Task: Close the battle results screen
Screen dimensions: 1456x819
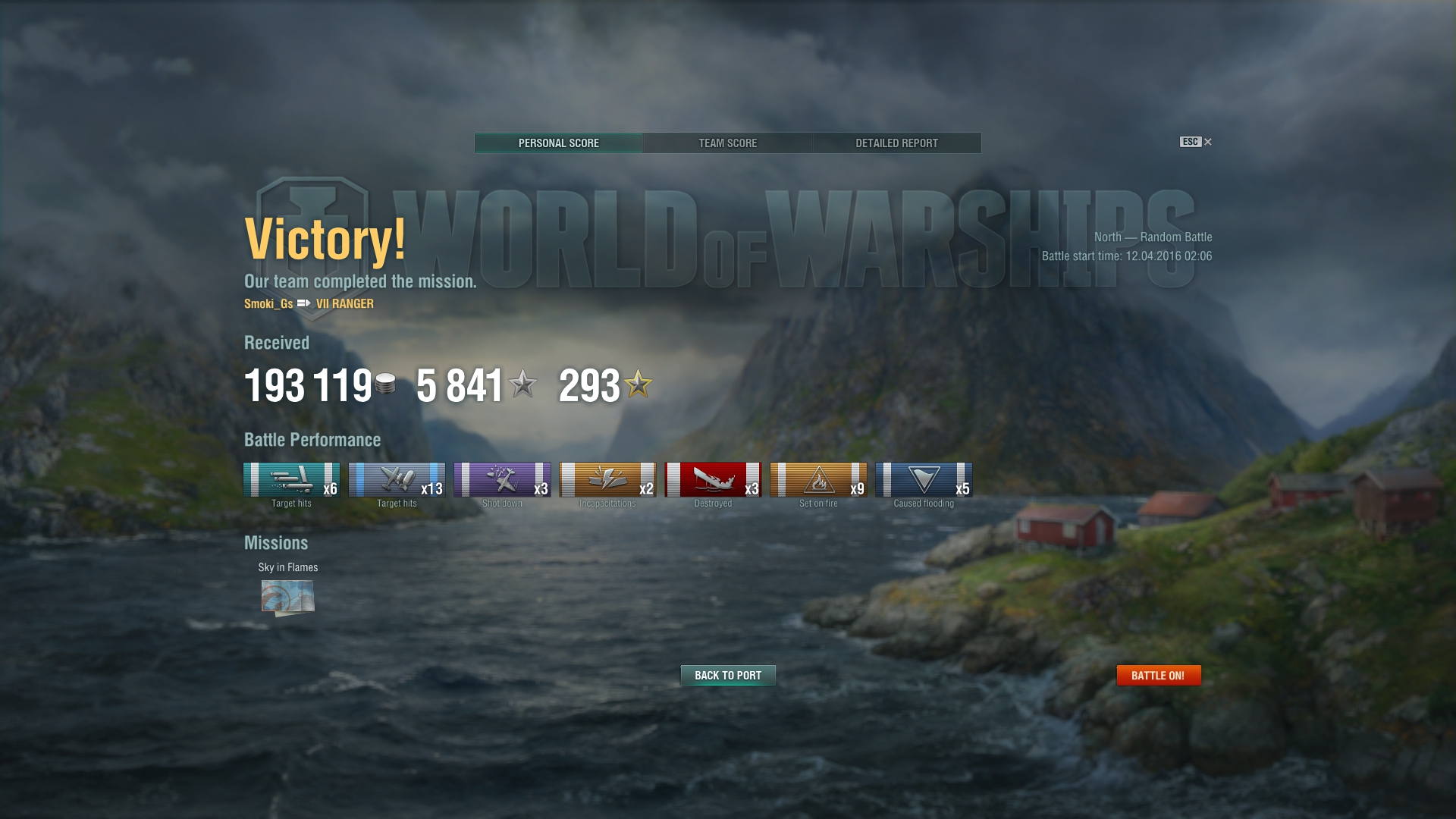Action: (x=1207, y=142)
